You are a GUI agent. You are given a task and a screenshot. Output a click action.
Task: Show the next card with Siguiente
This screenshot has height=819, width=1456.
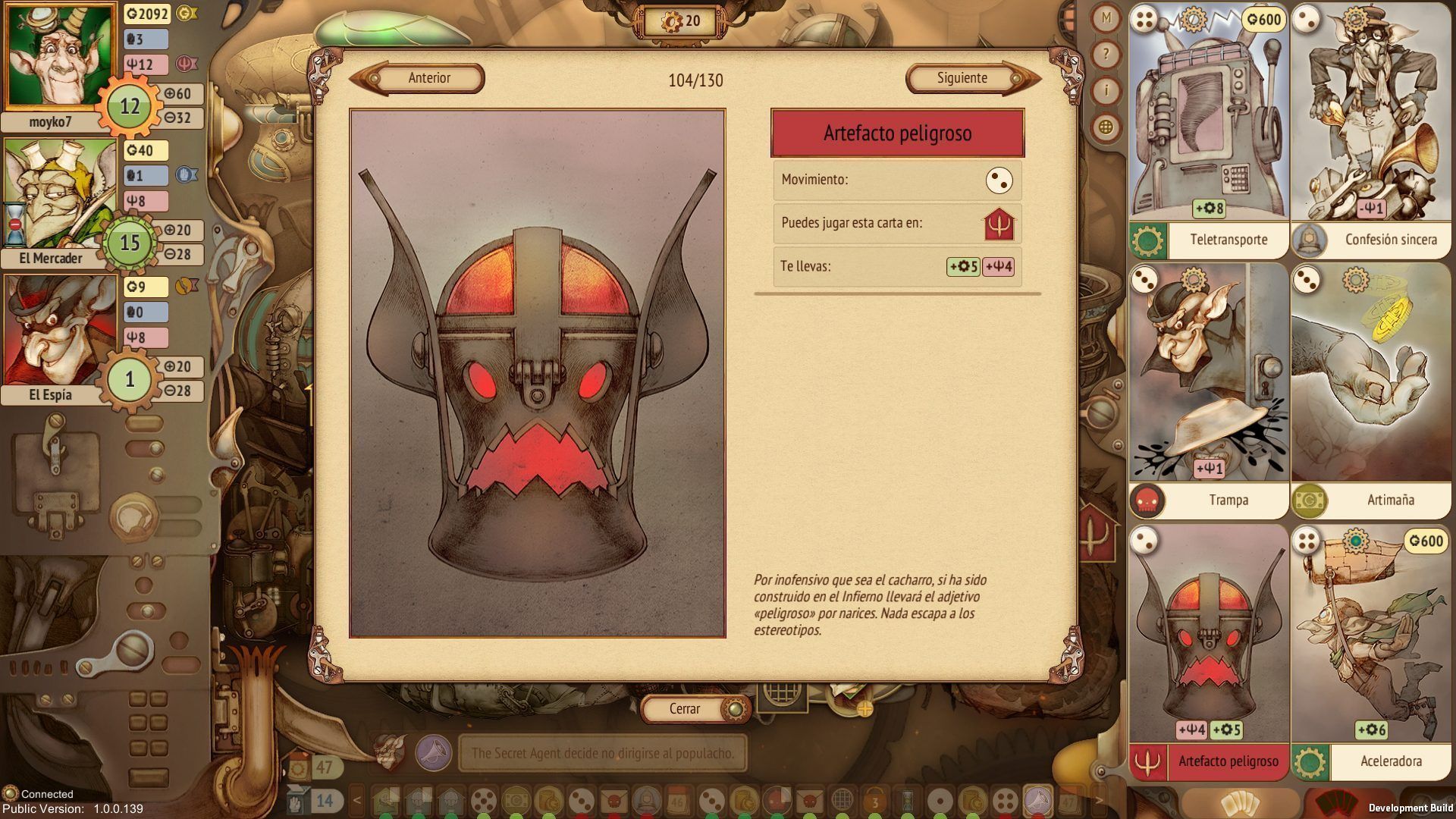tap(962, 78)
